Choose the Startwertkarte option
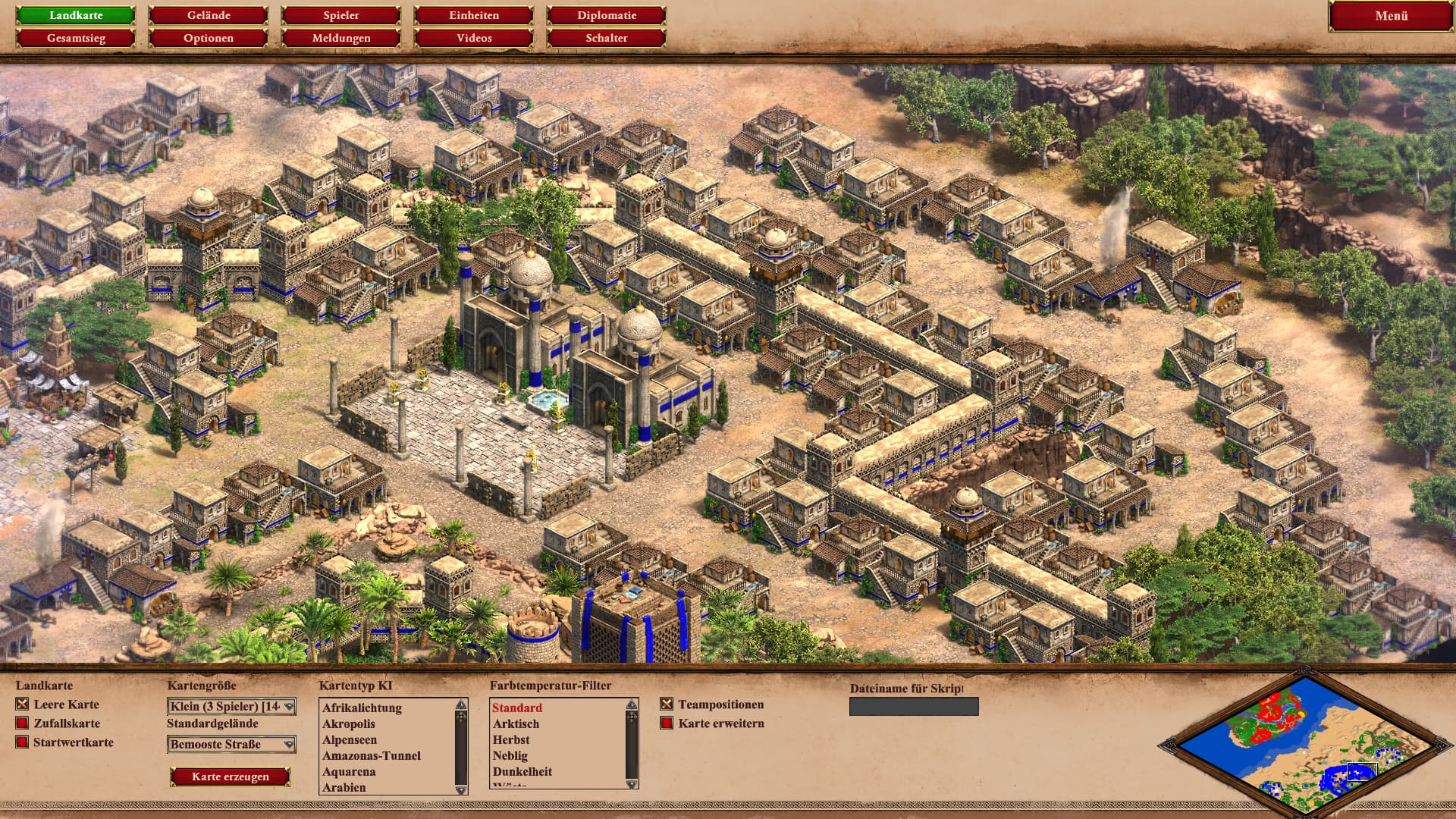Screen dimensions: 1456x819 coord(23,742)
